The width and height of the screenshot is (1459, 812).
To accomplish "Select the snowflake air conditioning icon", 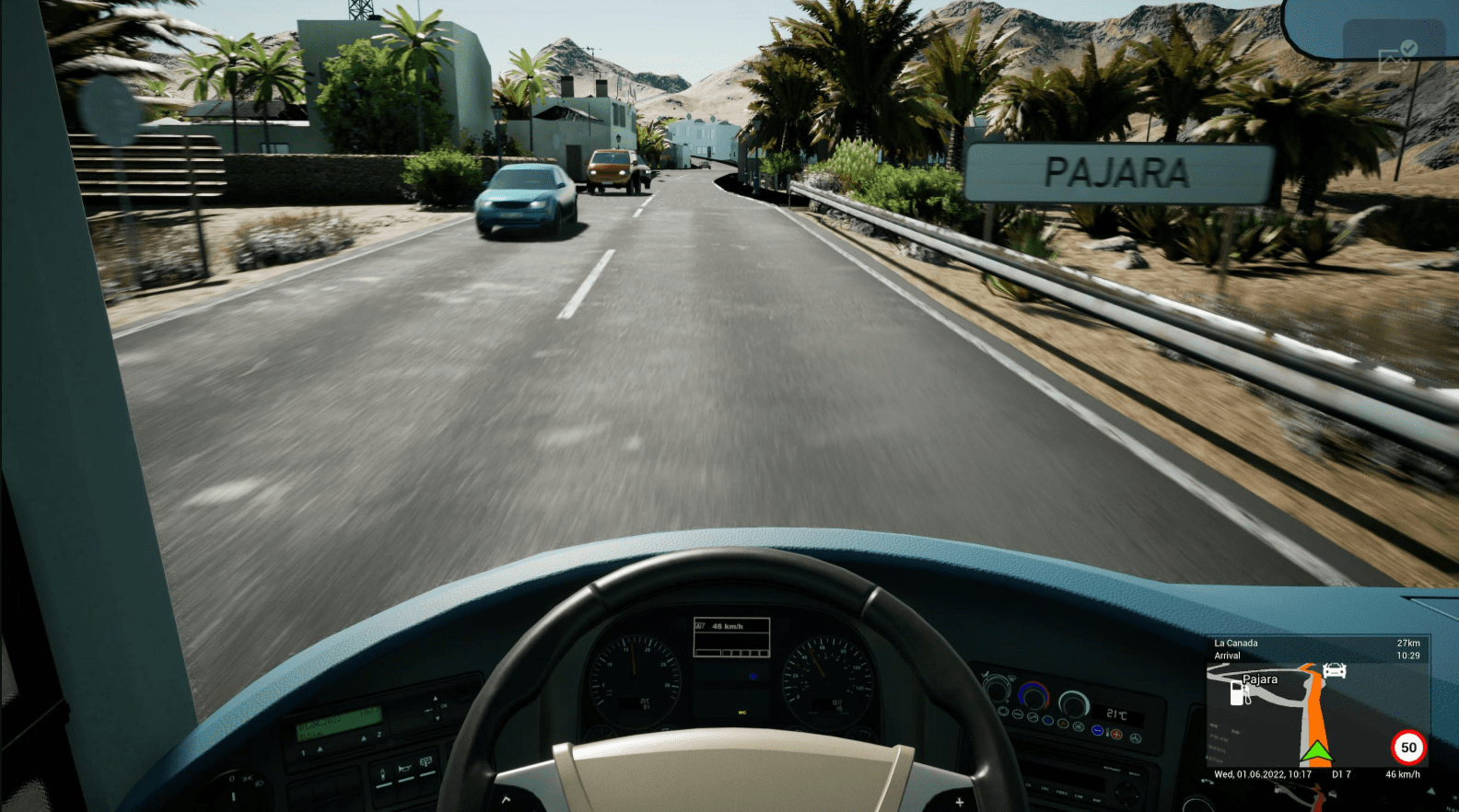I will (1048, 720).
